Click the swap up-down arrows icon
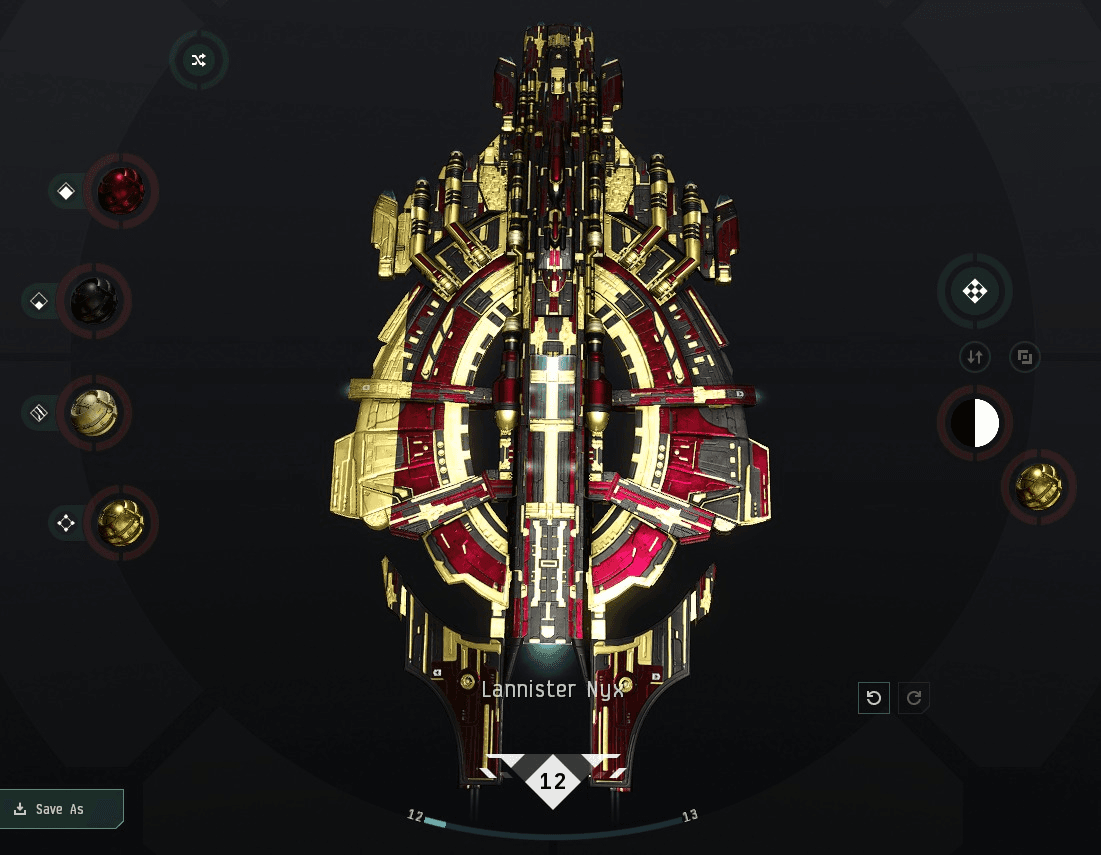1101x855 pixels. pos(975,356)
